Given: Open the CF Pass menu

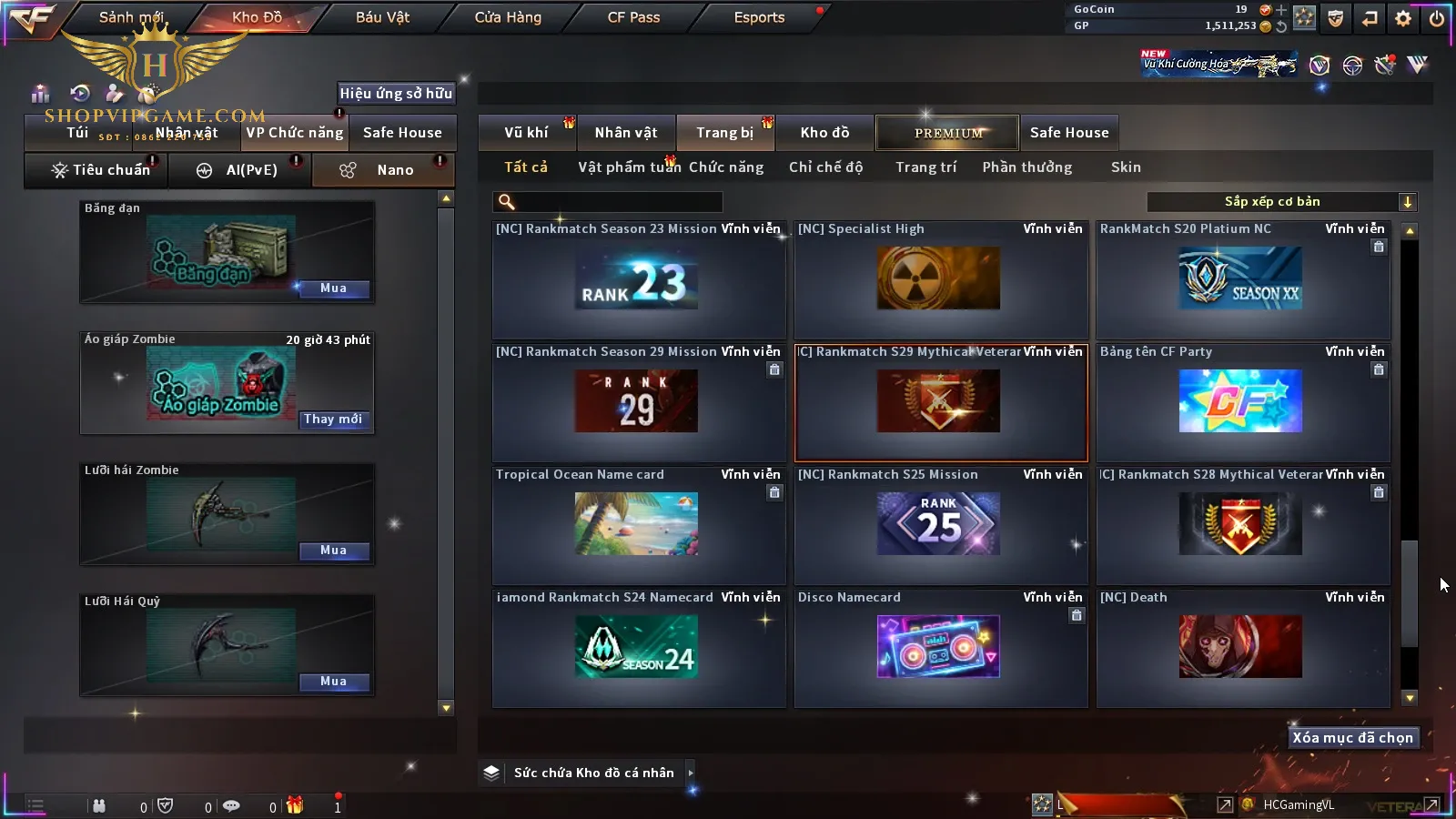Looking at the screenshot, I should point(633,17).
